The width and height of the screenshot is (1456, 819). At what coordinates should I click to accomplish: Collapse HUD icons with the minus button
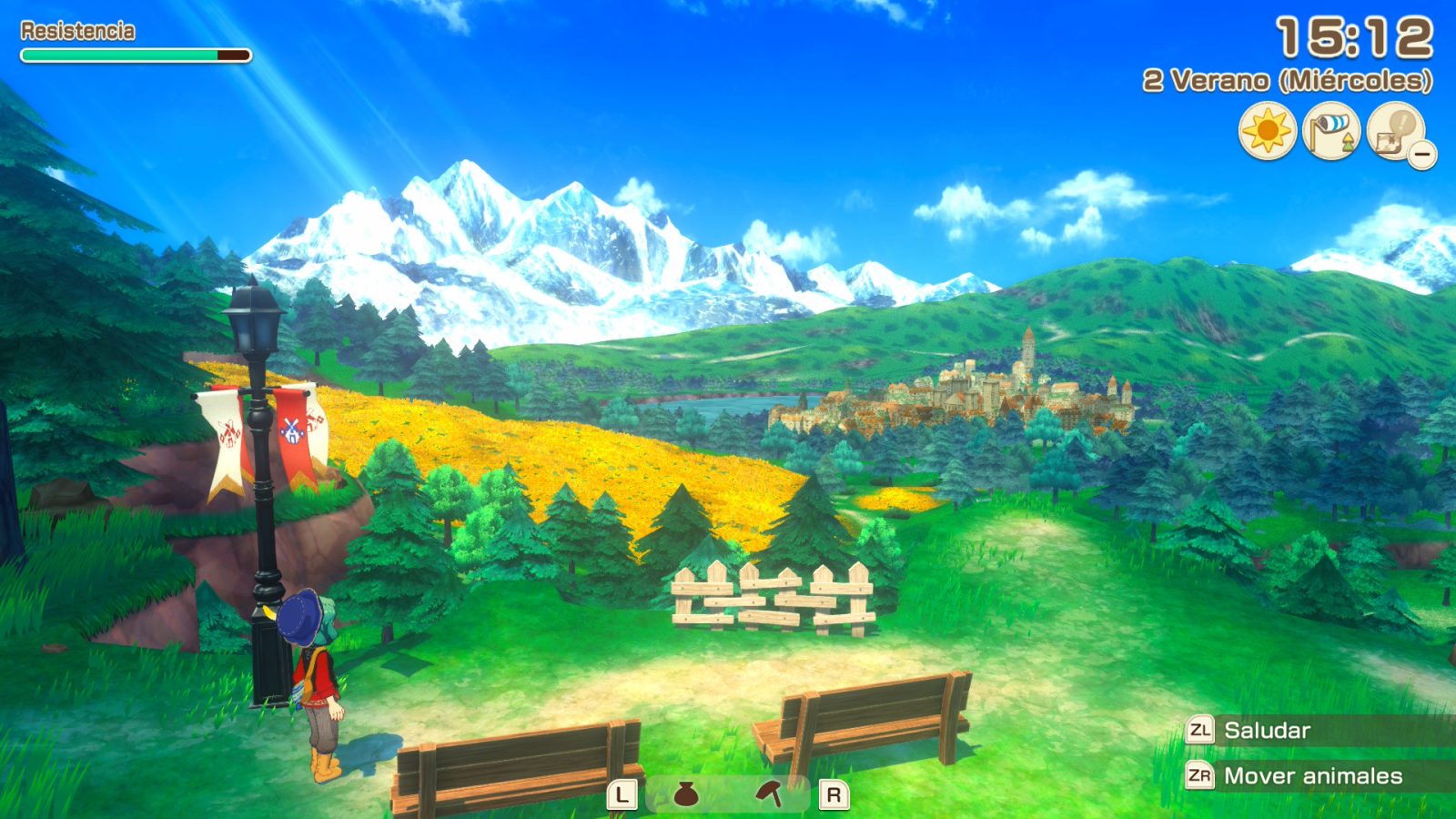[x=1422, y=155]
